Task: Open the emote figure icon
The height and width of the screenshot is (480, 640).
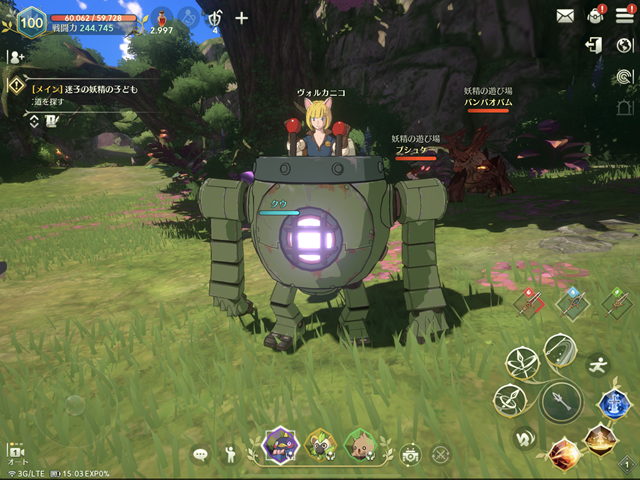Action: click(230, 455)
